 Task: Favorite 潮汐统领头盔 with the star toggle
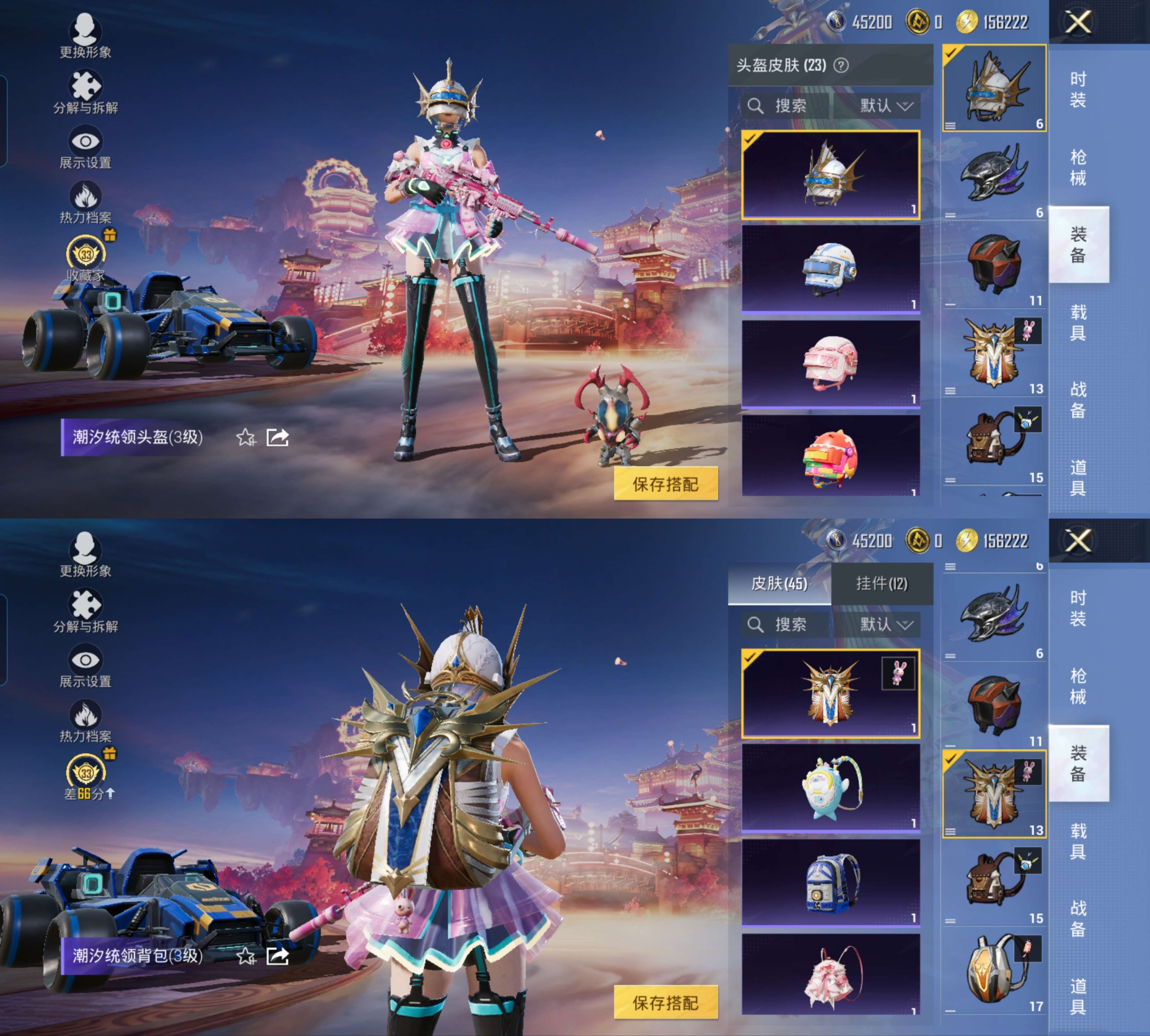tap(247, 437)
